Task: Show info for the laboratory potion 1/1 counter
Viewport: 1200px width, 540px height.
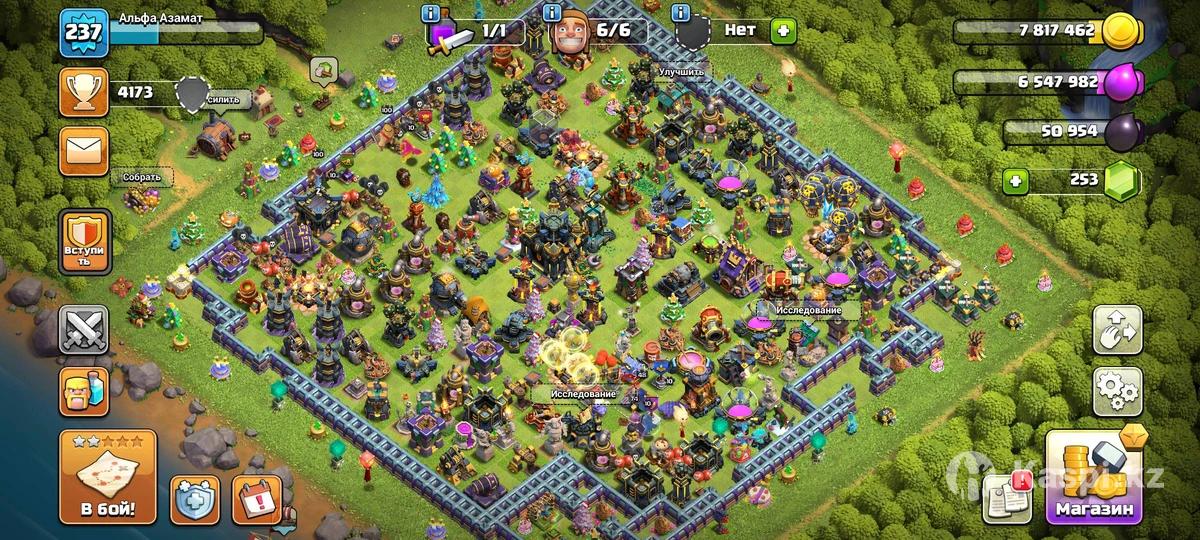Action: click(x=431, y=13)
